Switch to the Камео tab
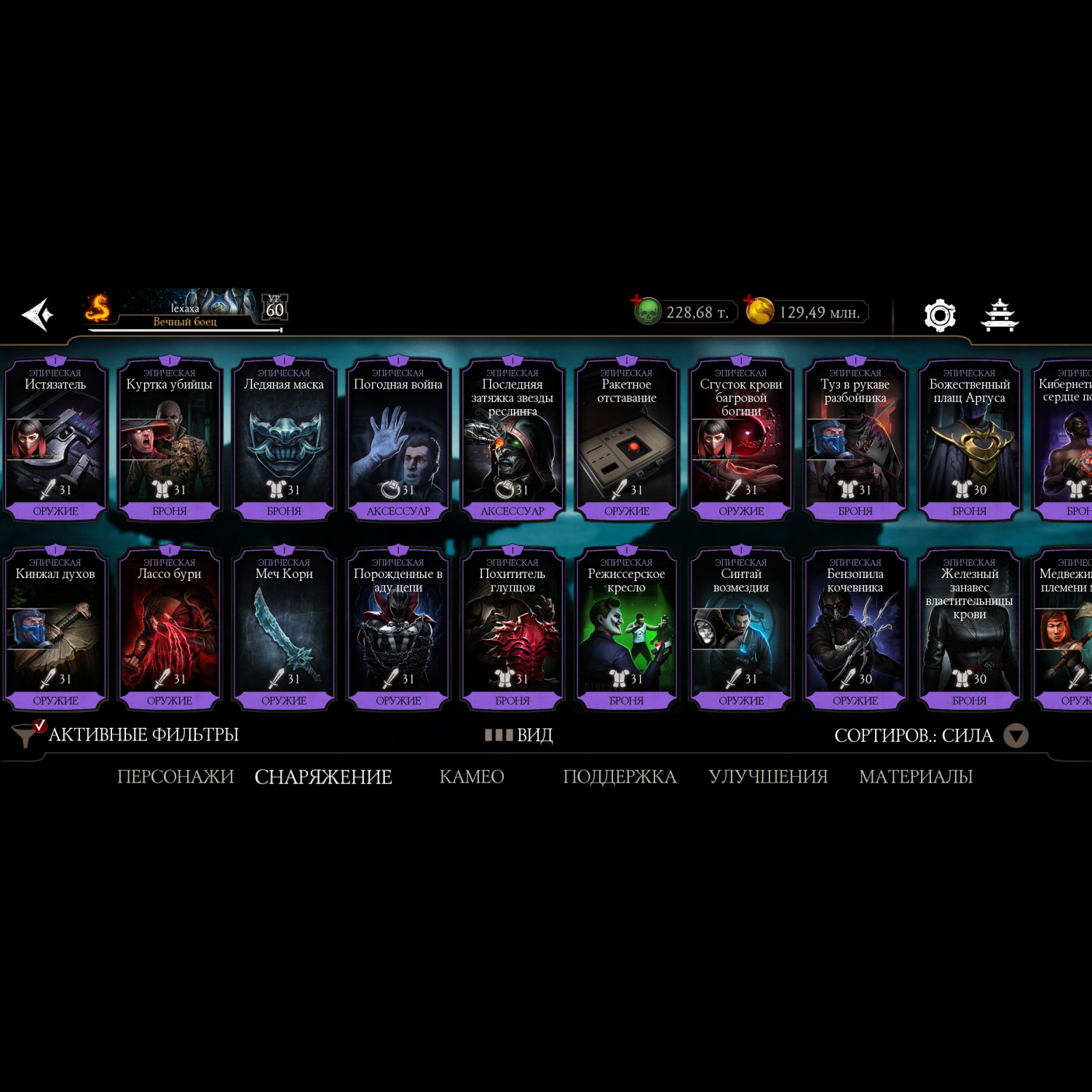The height and width of the screenshot is (1092, 1092). coord(472,777)
